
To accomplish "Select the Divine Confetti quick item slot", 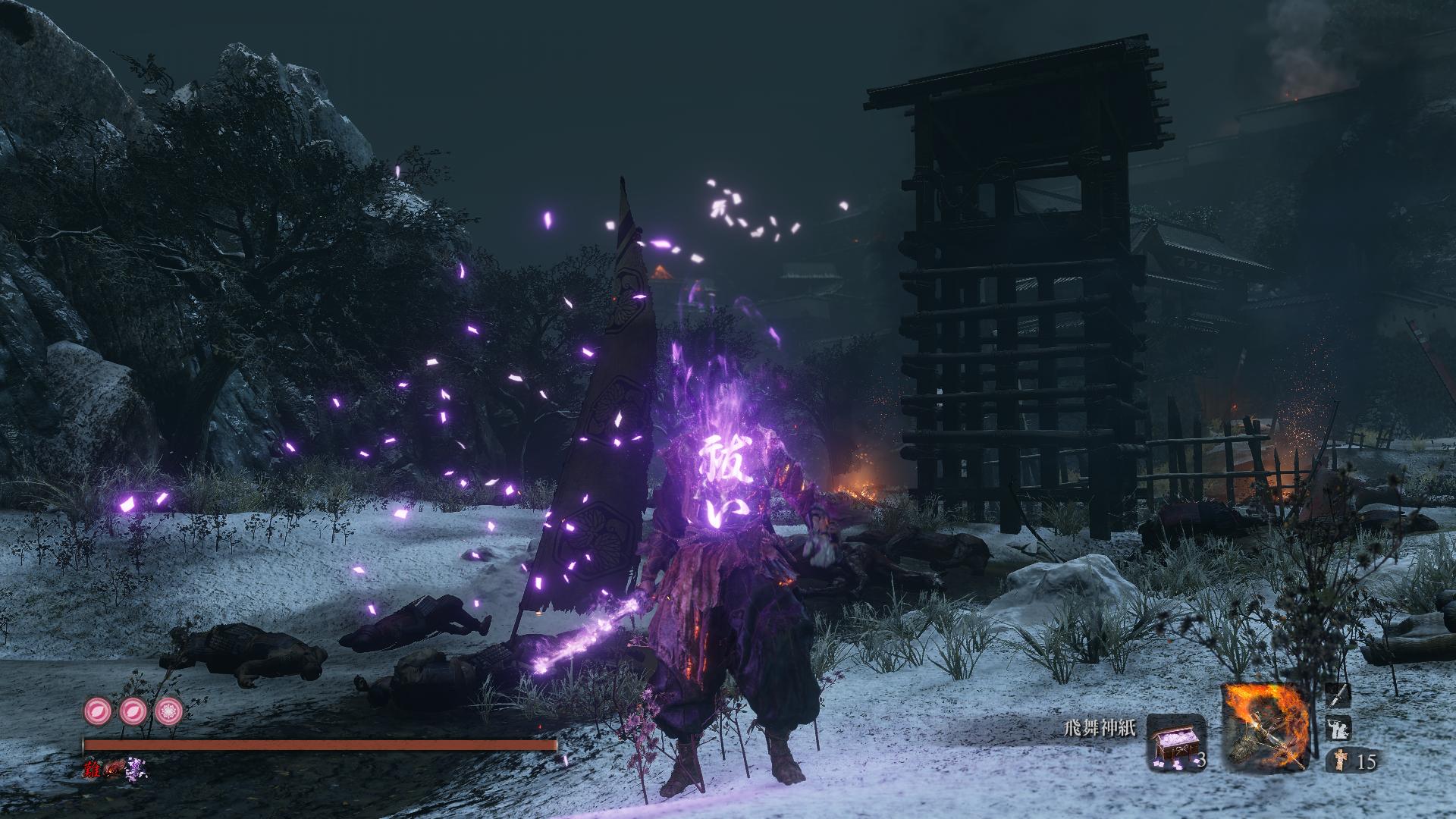I will click(1176, 741).
